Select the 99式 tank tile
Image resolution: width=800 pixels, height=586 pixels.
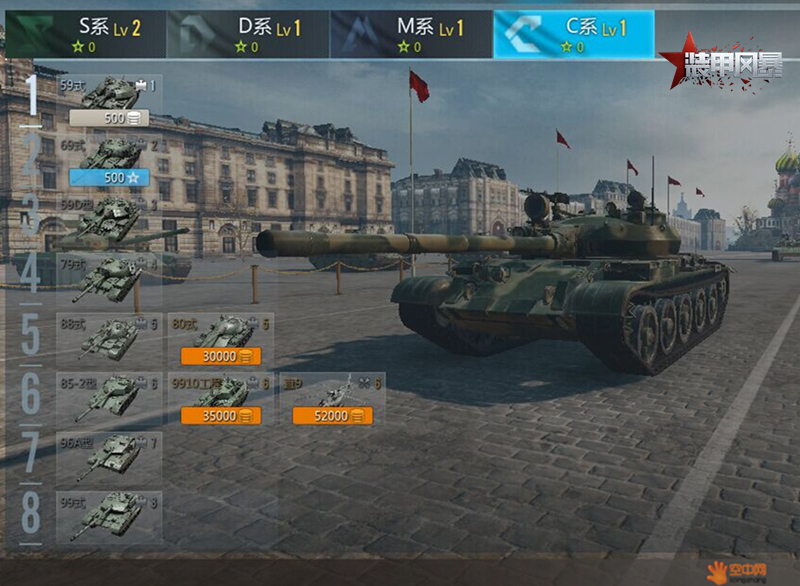tap(109, 516)
